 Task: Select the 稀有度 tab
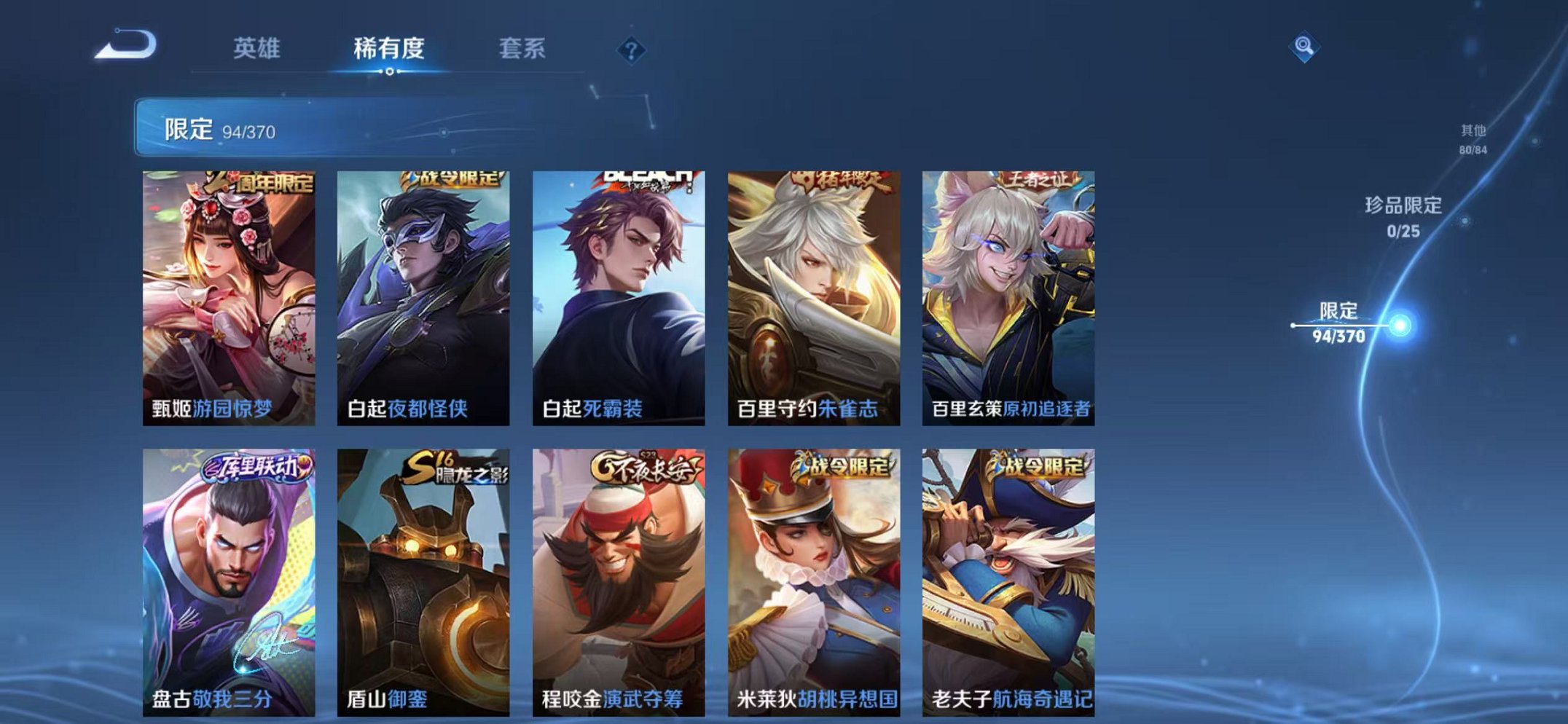click(x=388, y=49)
